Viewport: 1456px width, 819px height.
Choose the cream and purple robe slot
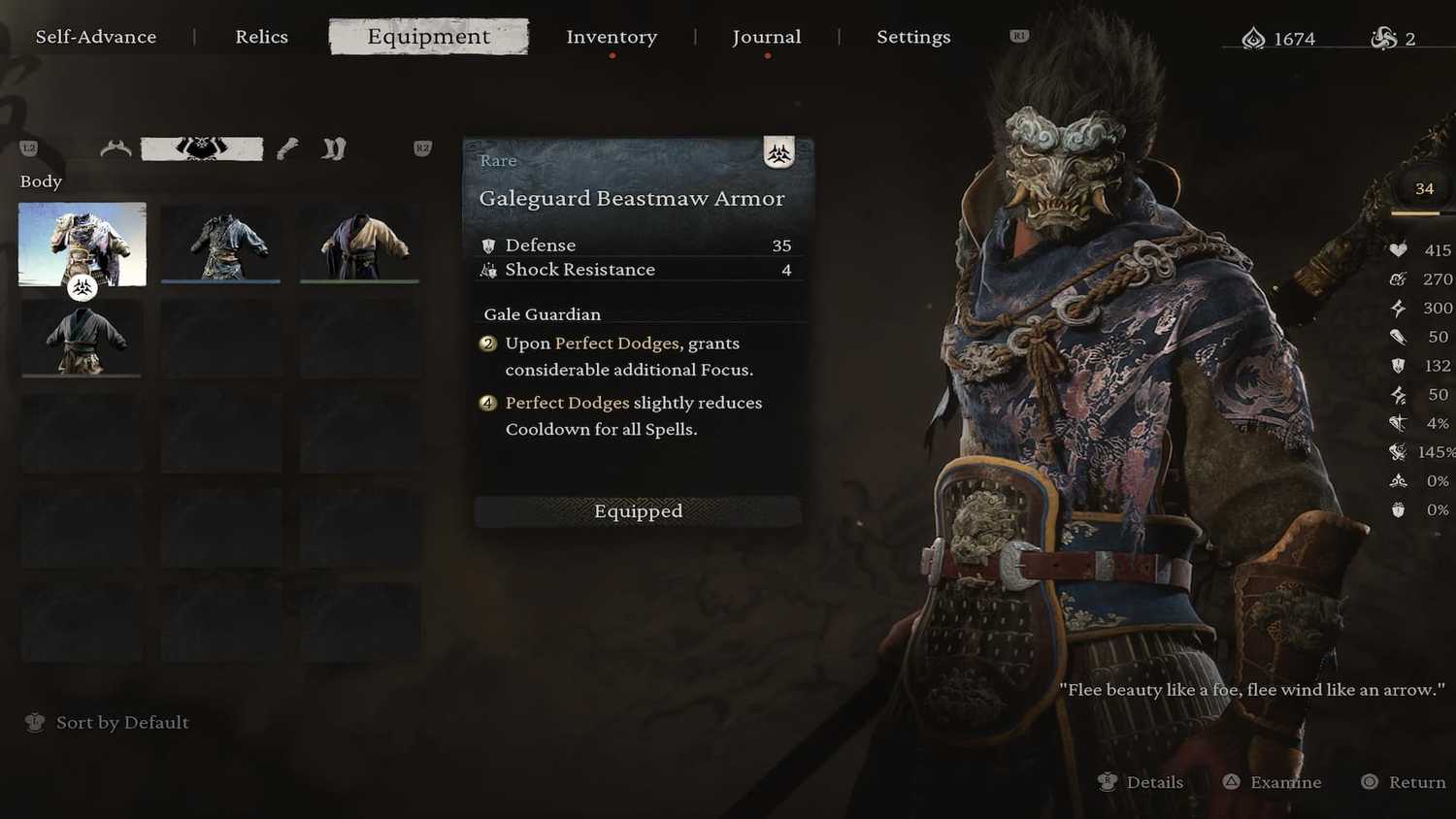coord(360,244)
